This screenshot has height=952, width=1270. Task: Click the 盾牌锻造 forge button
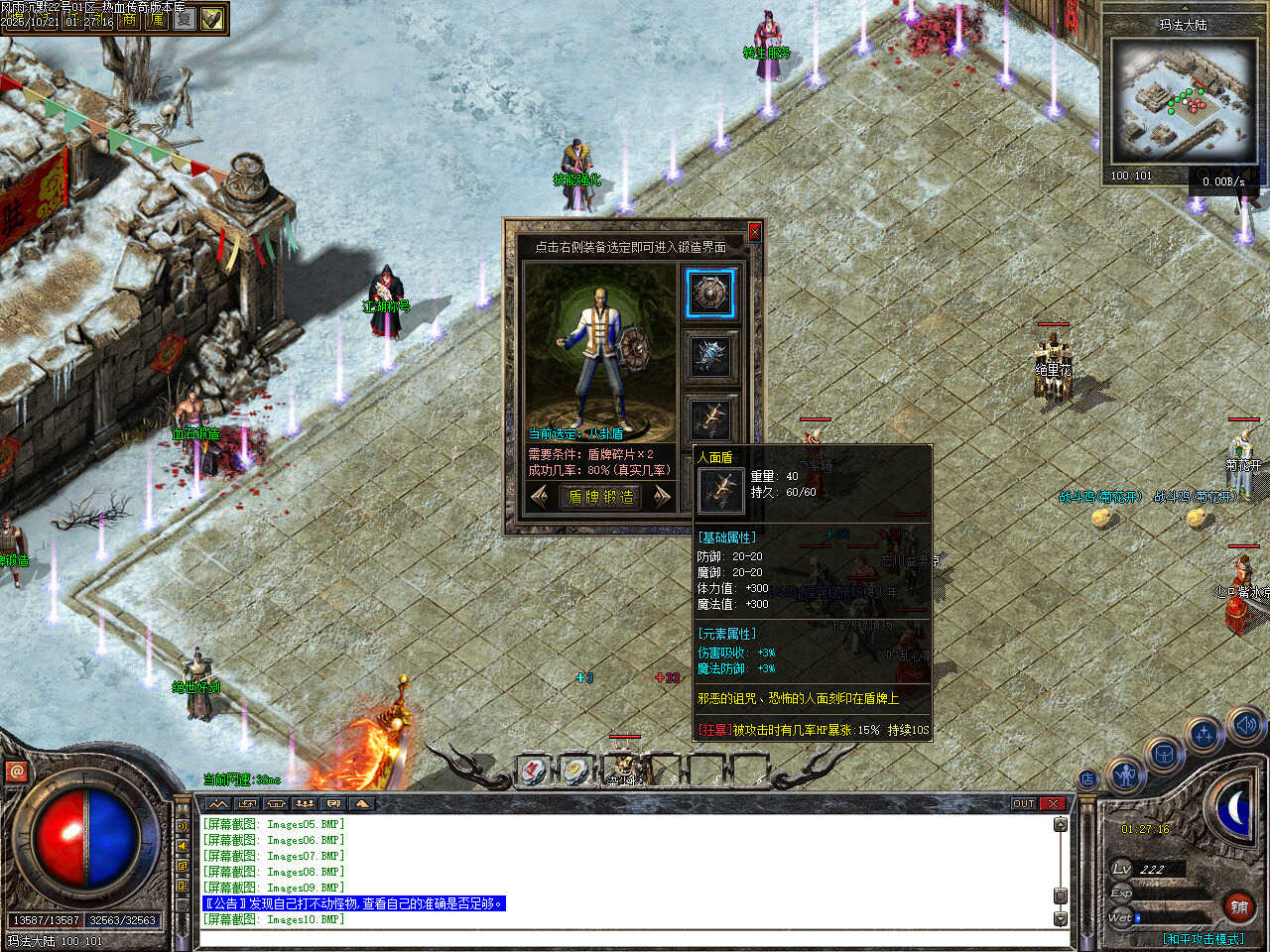click(x=600, y=497)
